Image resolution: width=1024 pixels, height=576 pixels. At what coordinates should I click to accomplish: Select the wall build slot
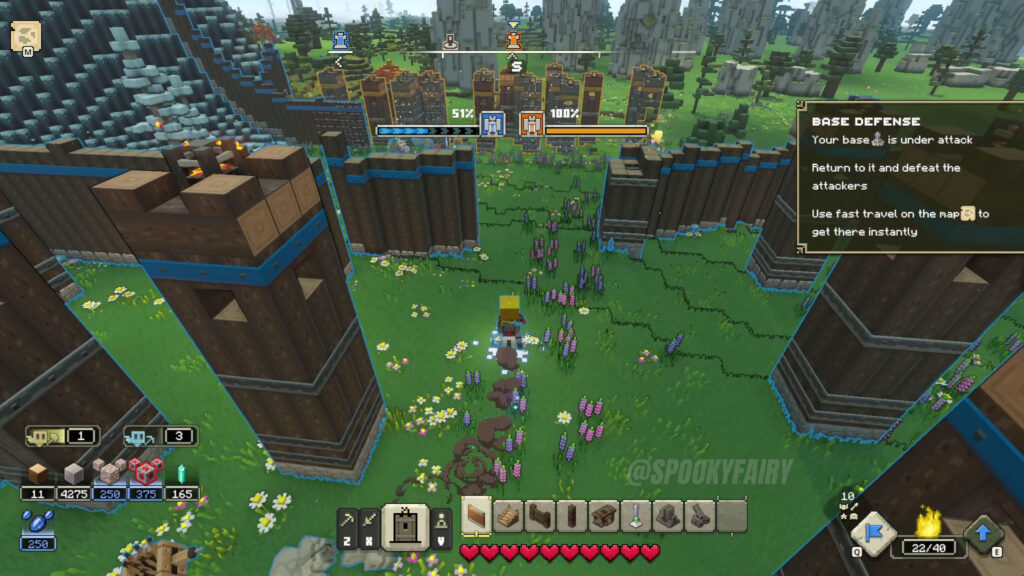[477, 515]
